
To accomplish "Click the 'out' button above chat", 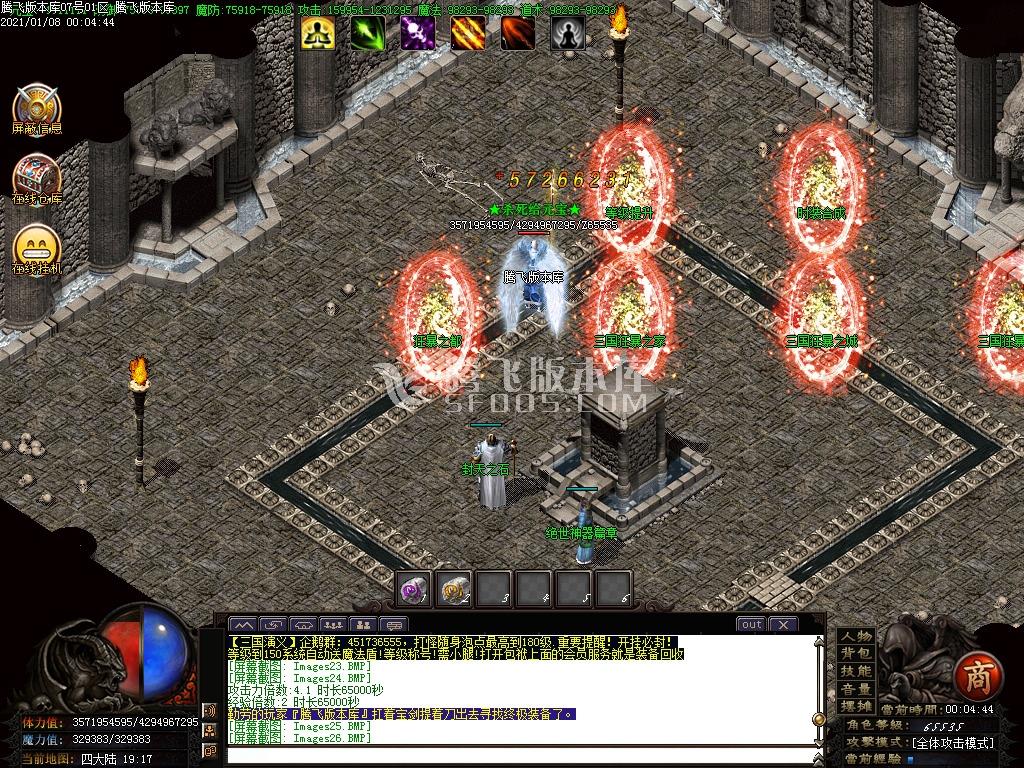I will 751,624.
